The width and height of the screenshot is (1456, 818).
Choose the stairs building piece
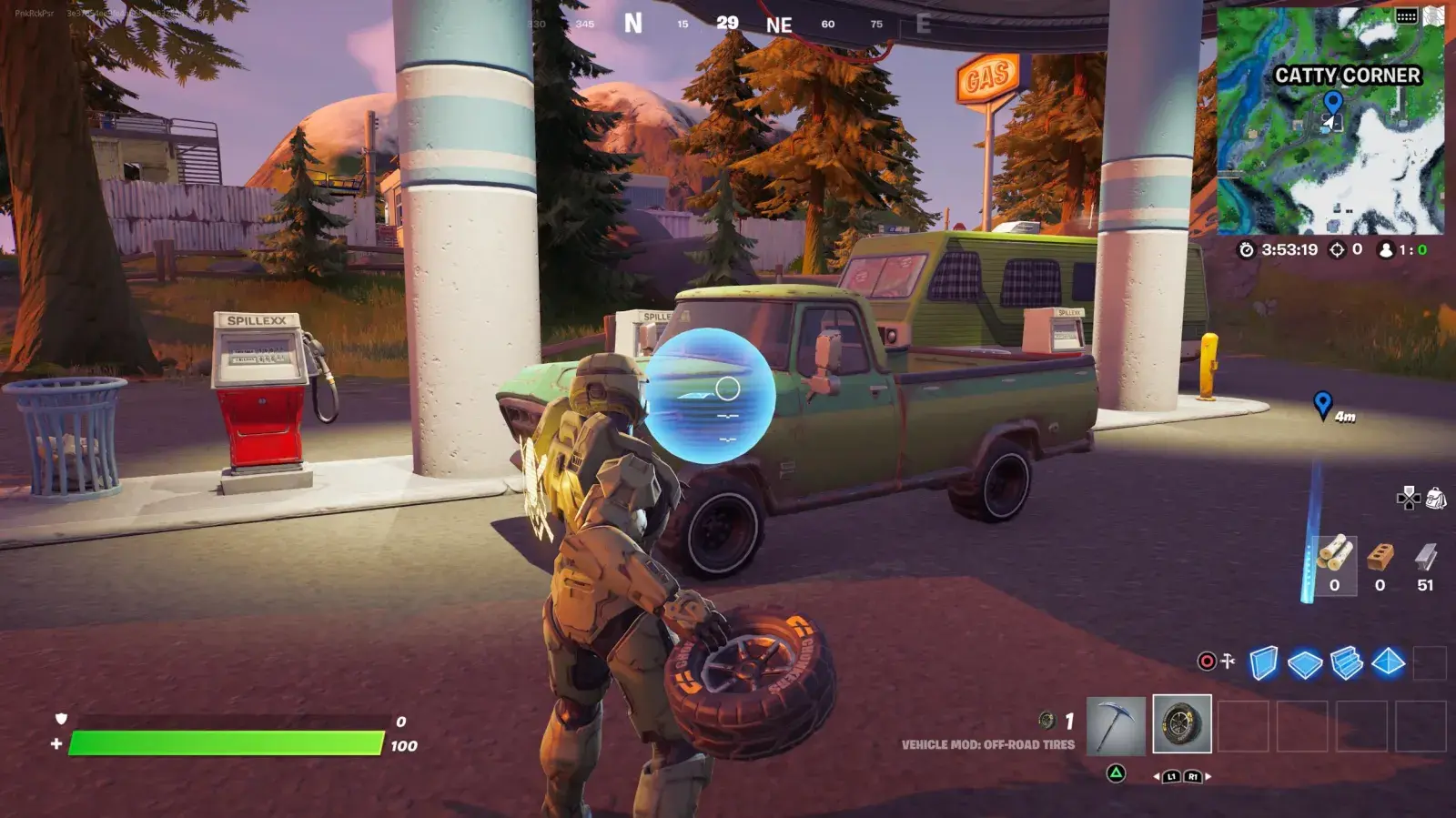(x=1346, y=663)
